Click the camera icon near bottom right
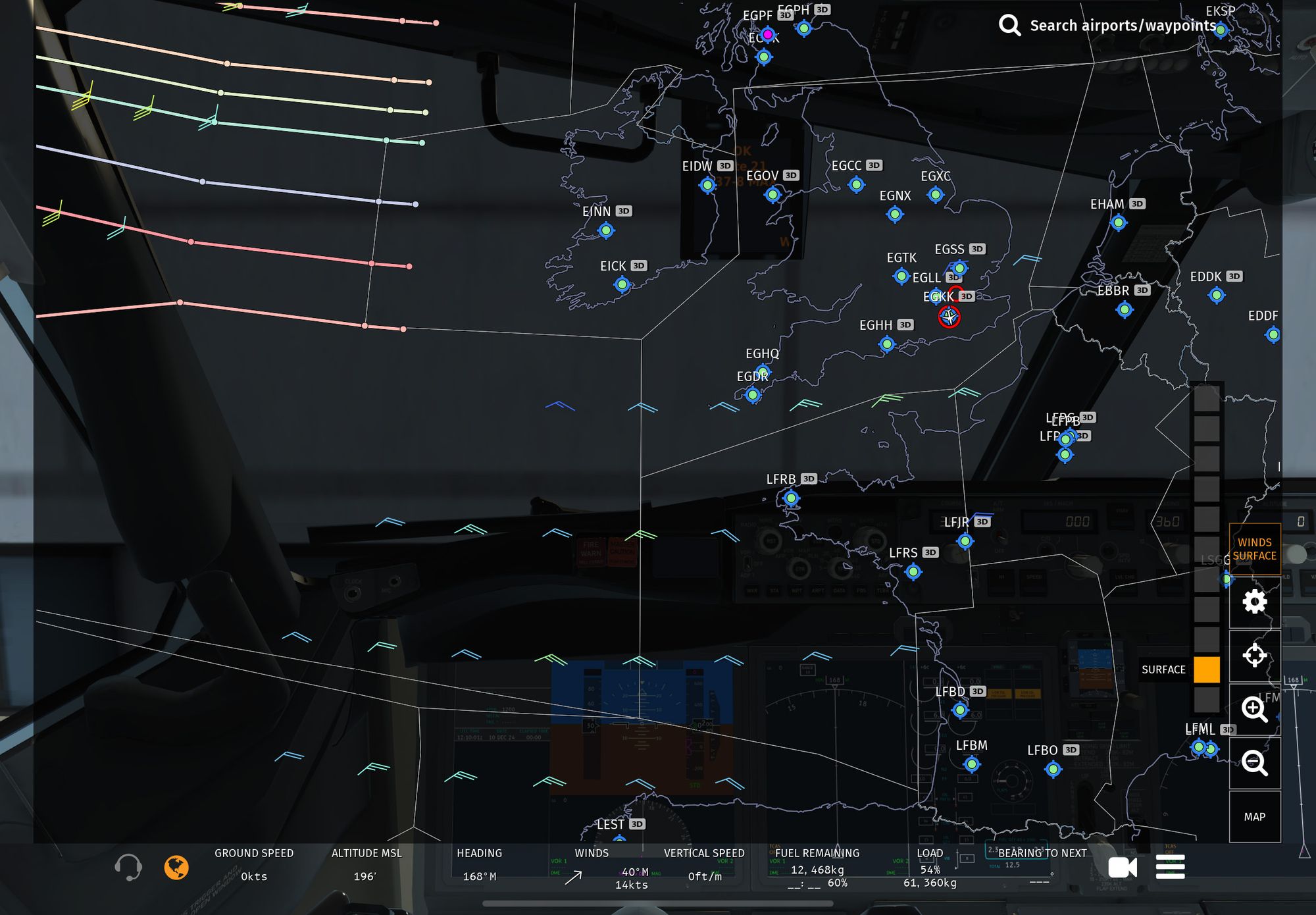 coord(1124,868)
